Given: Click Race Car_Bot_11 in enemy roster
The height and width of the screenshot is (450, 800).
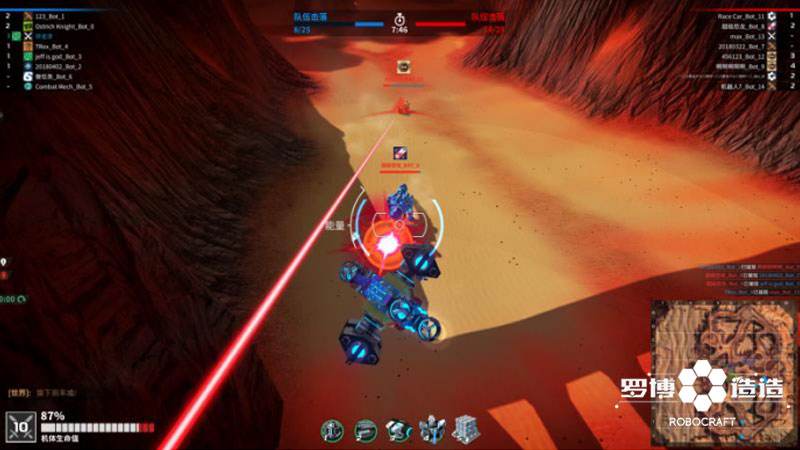Looking at the screenshot, I should [x=740, y=17].
